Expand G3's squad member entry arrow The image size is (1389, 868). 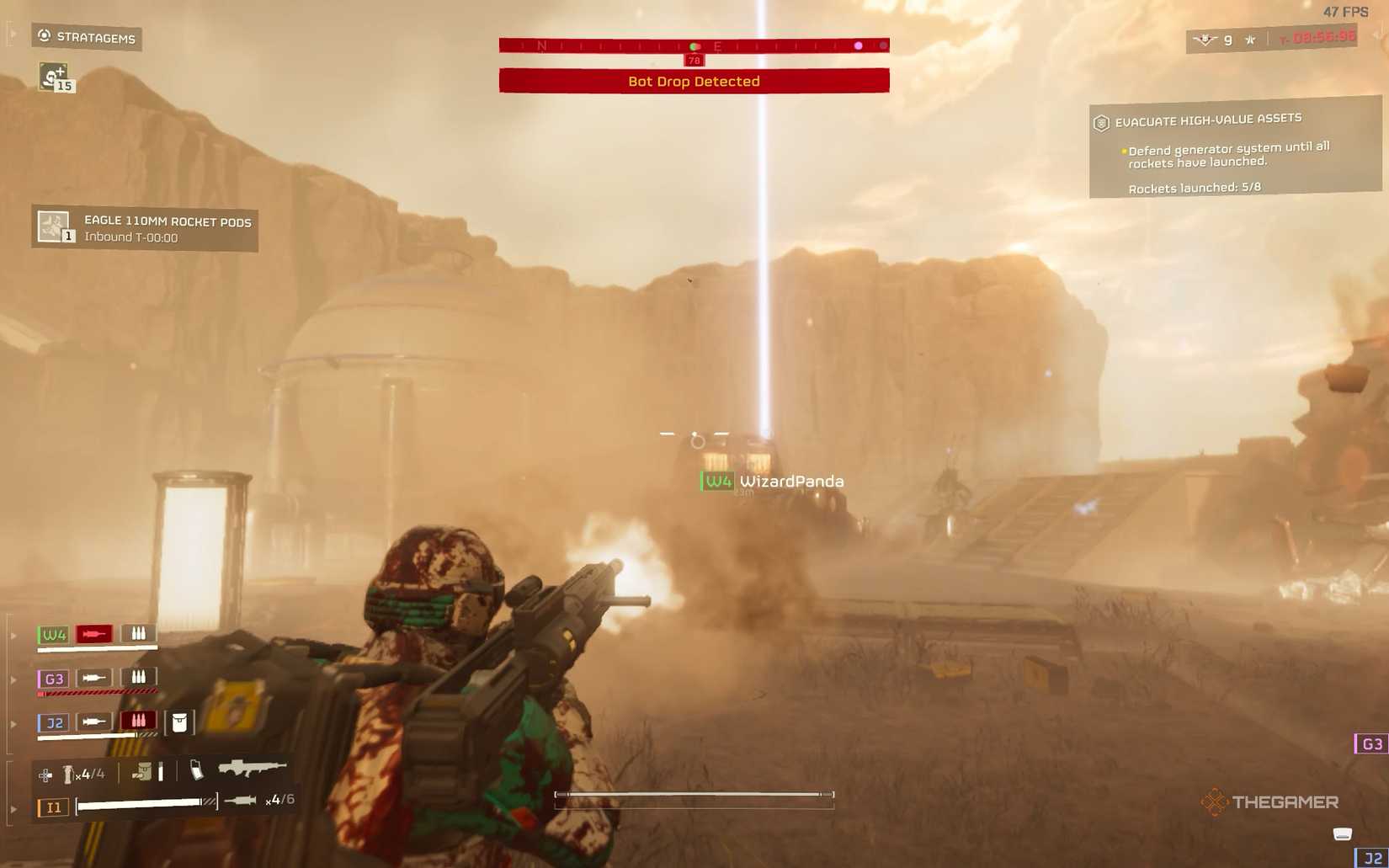13,679
